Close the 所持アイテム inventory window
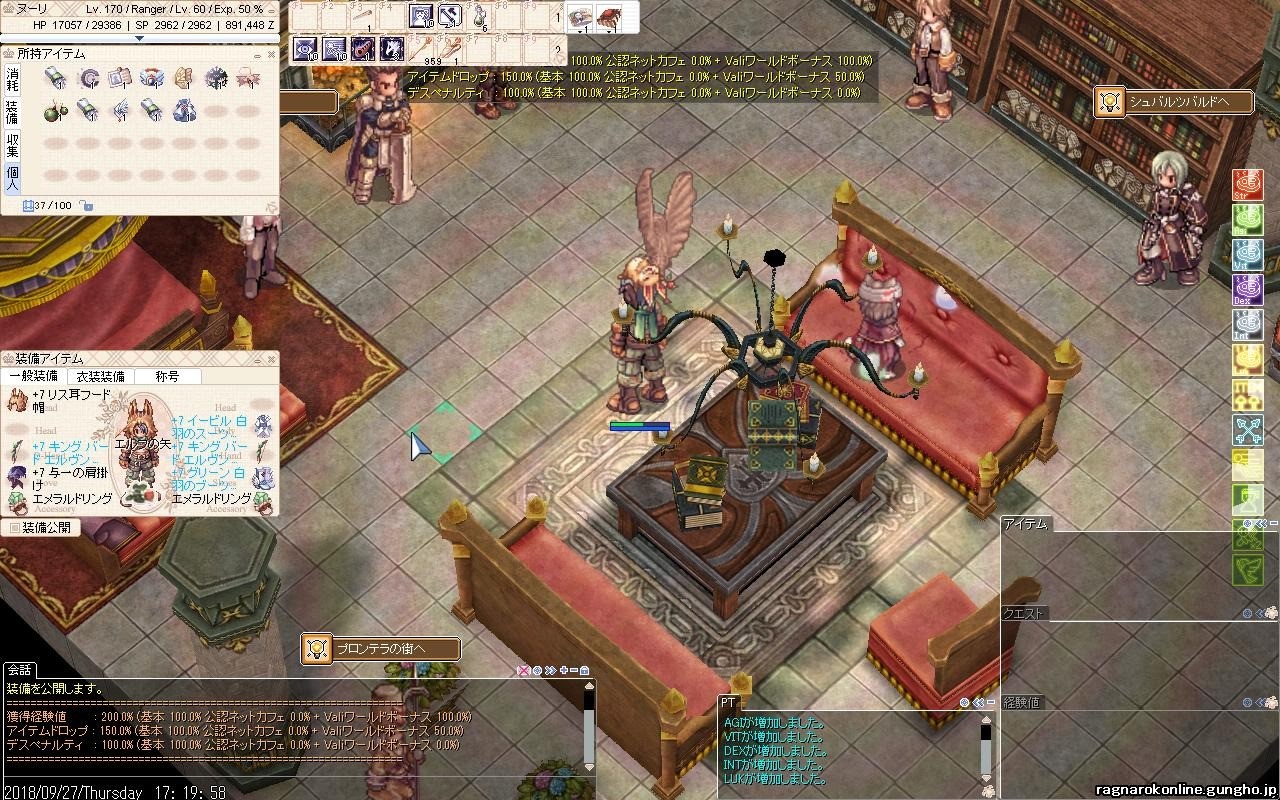Screen dimensions: 1280x800 pyautogui.click(x=272, y=53)
